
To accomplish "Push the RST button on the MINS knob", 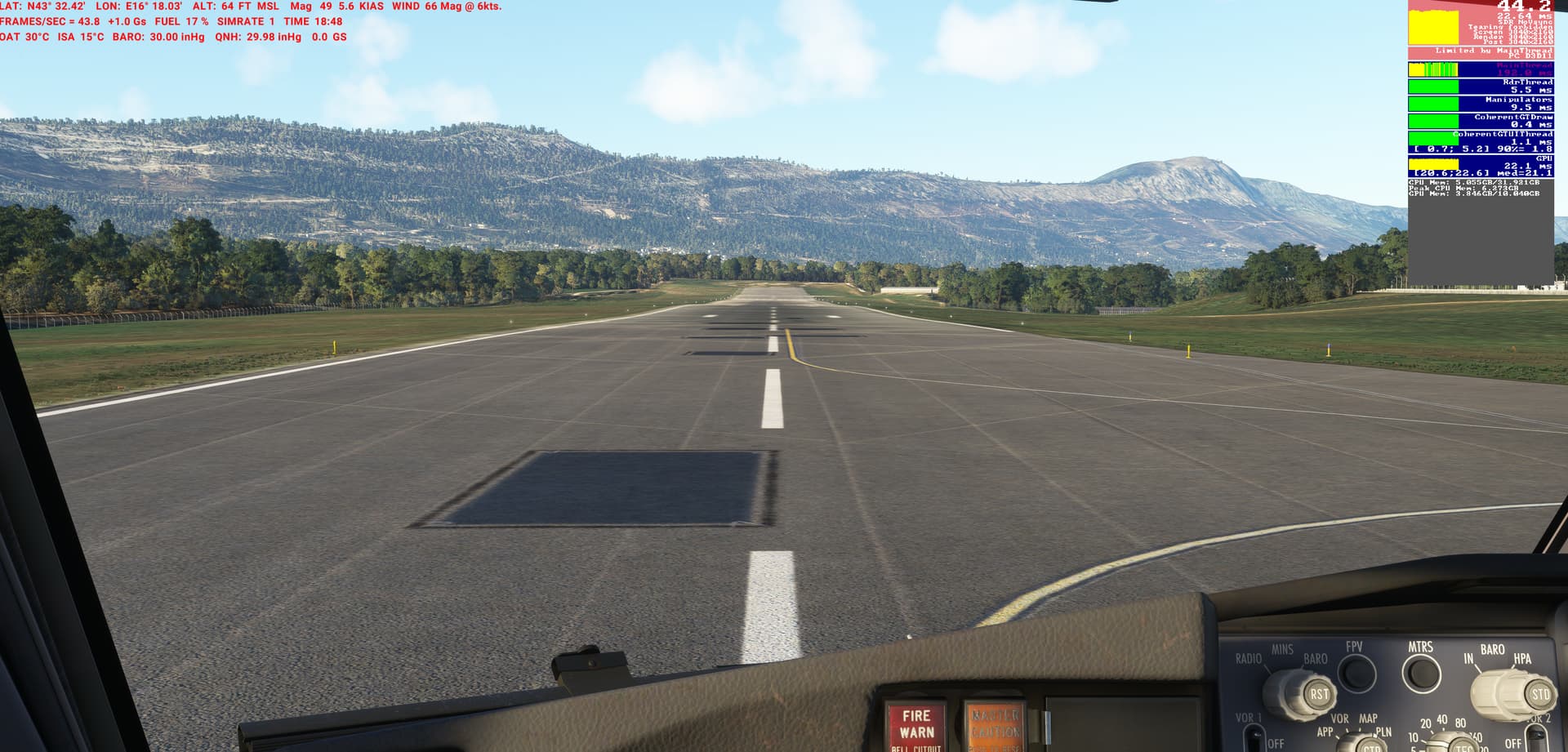I will point(1319,694).
